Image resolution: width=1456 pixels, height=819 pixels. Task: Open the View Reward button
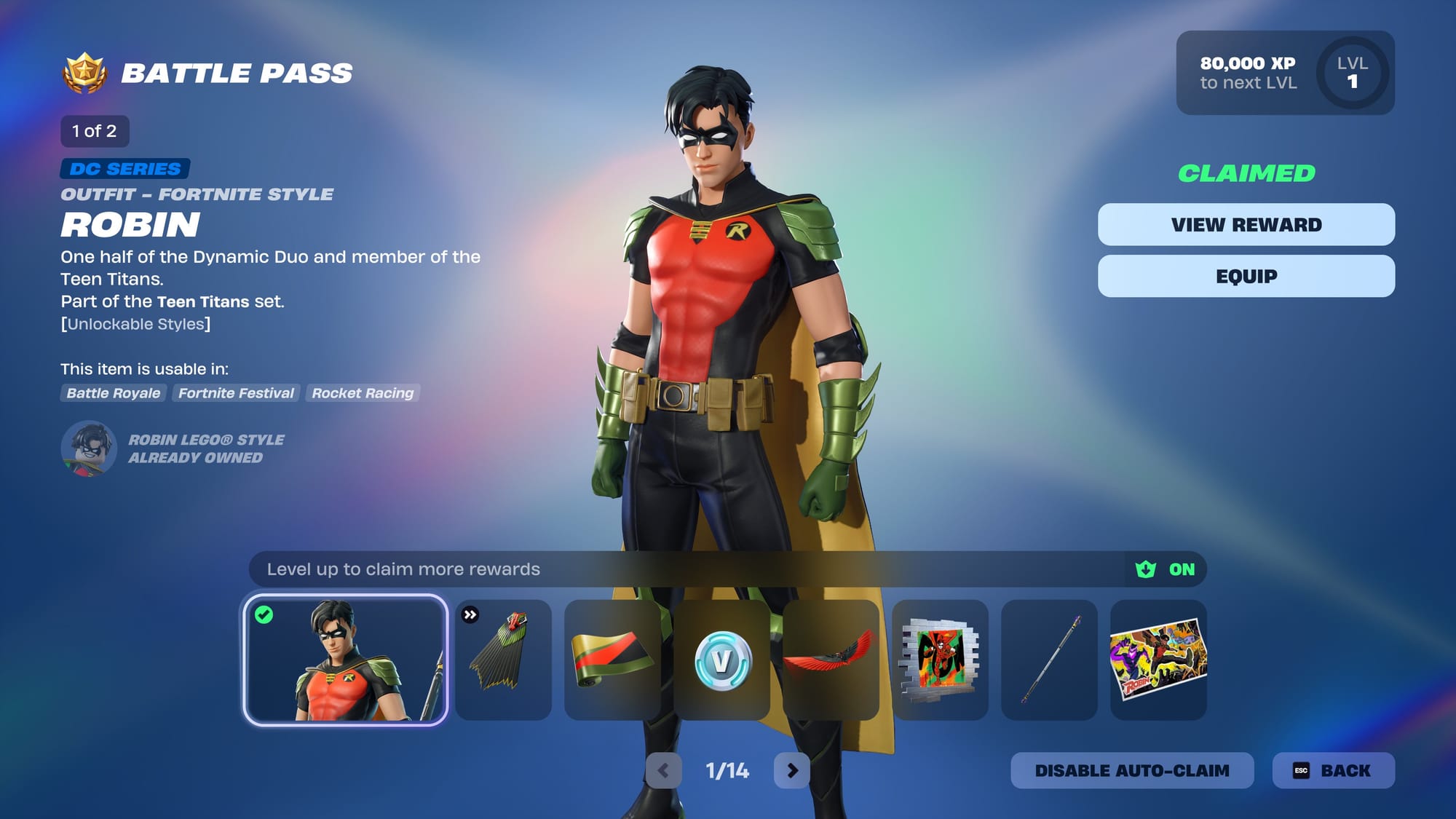pos(1246,225)
